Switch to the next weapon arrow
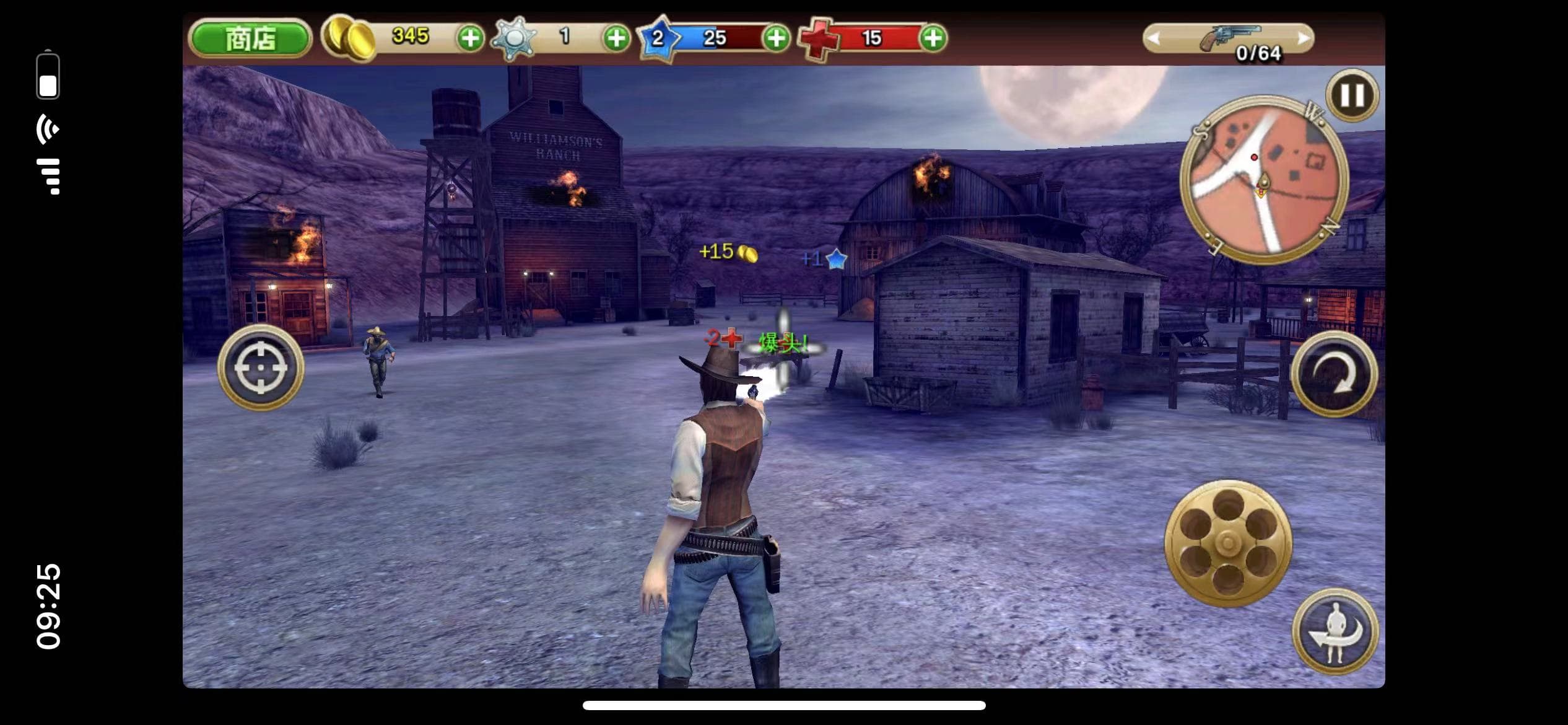 [1303, 38]
